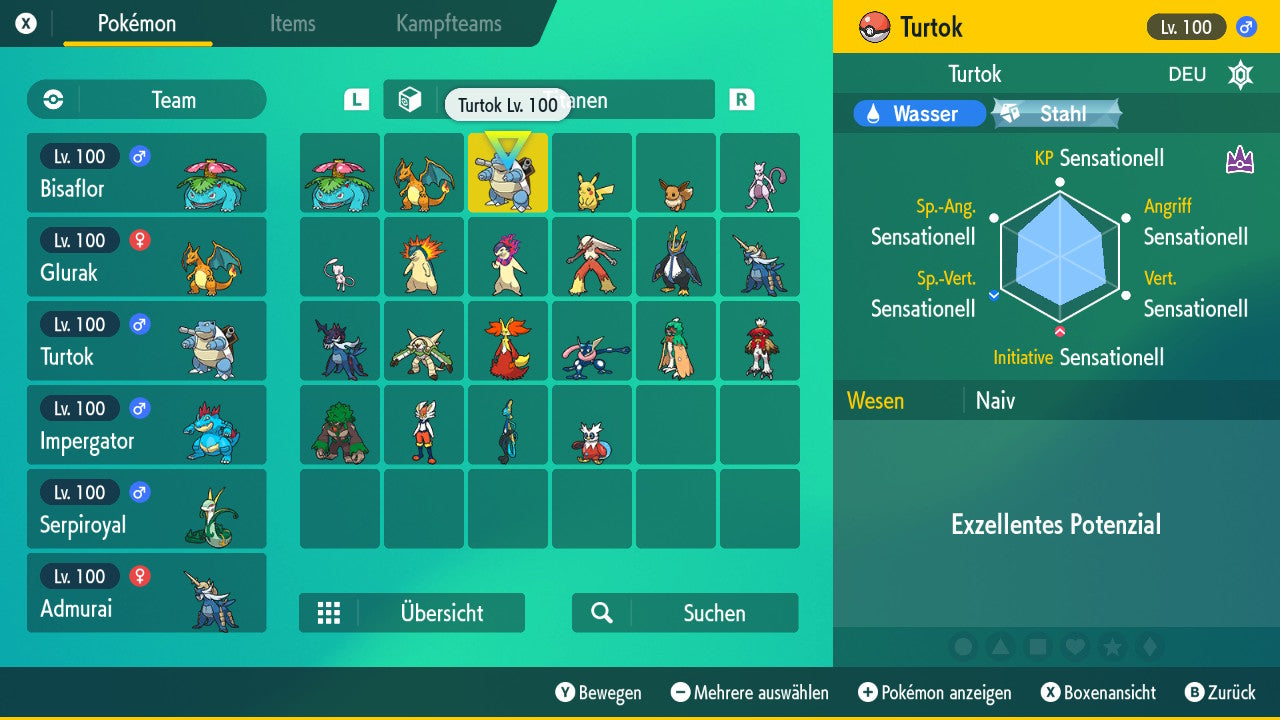Open the Items tab
Viewport: 1280px width, 720px height.
pyautogui.click(x=292, y=24)
